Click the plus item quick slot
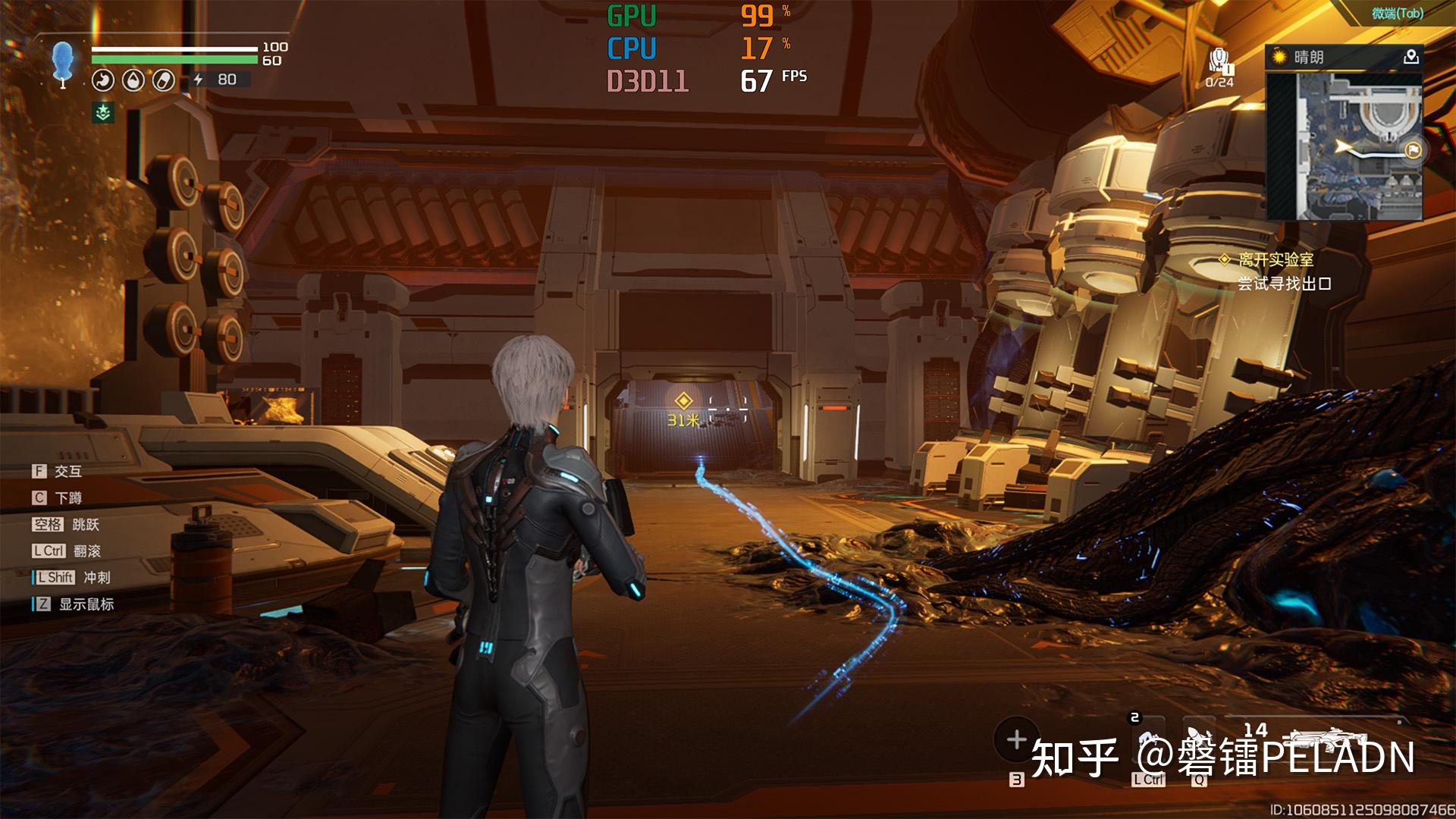 [1016, 739]
